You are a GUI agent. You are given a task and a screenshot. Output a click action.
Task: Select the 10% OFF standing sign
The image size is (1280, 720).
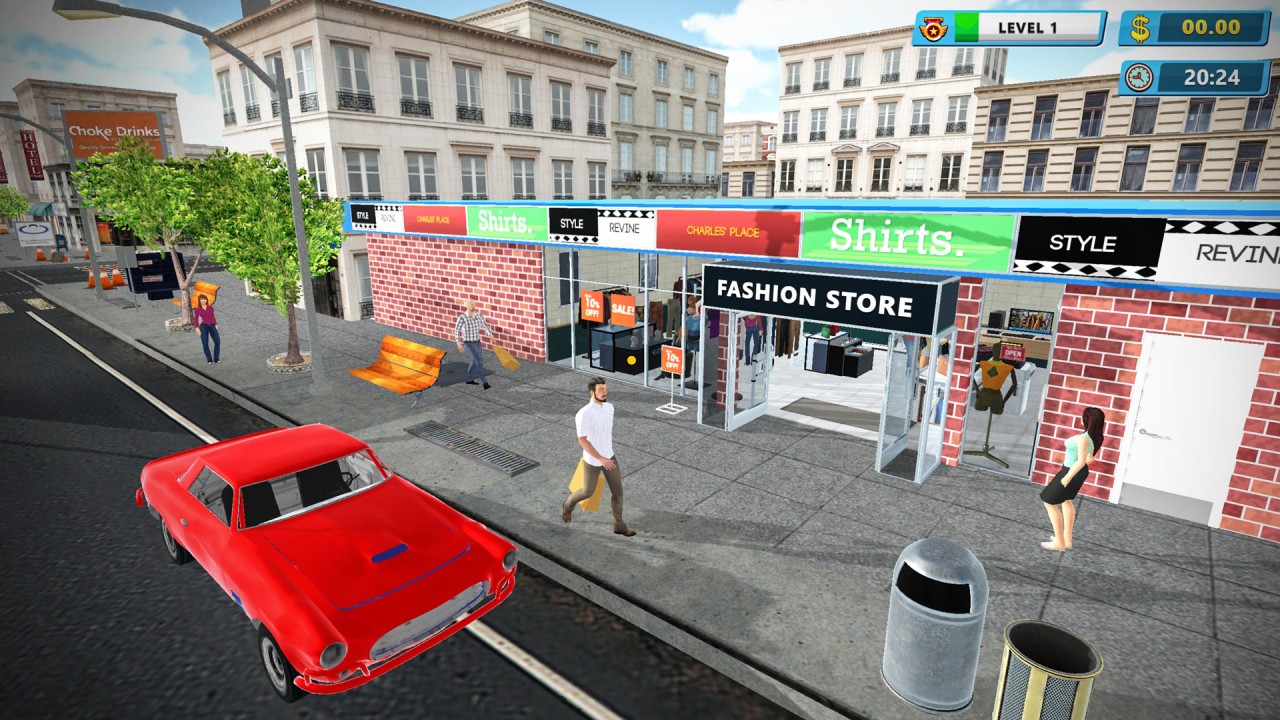point(674,357)
